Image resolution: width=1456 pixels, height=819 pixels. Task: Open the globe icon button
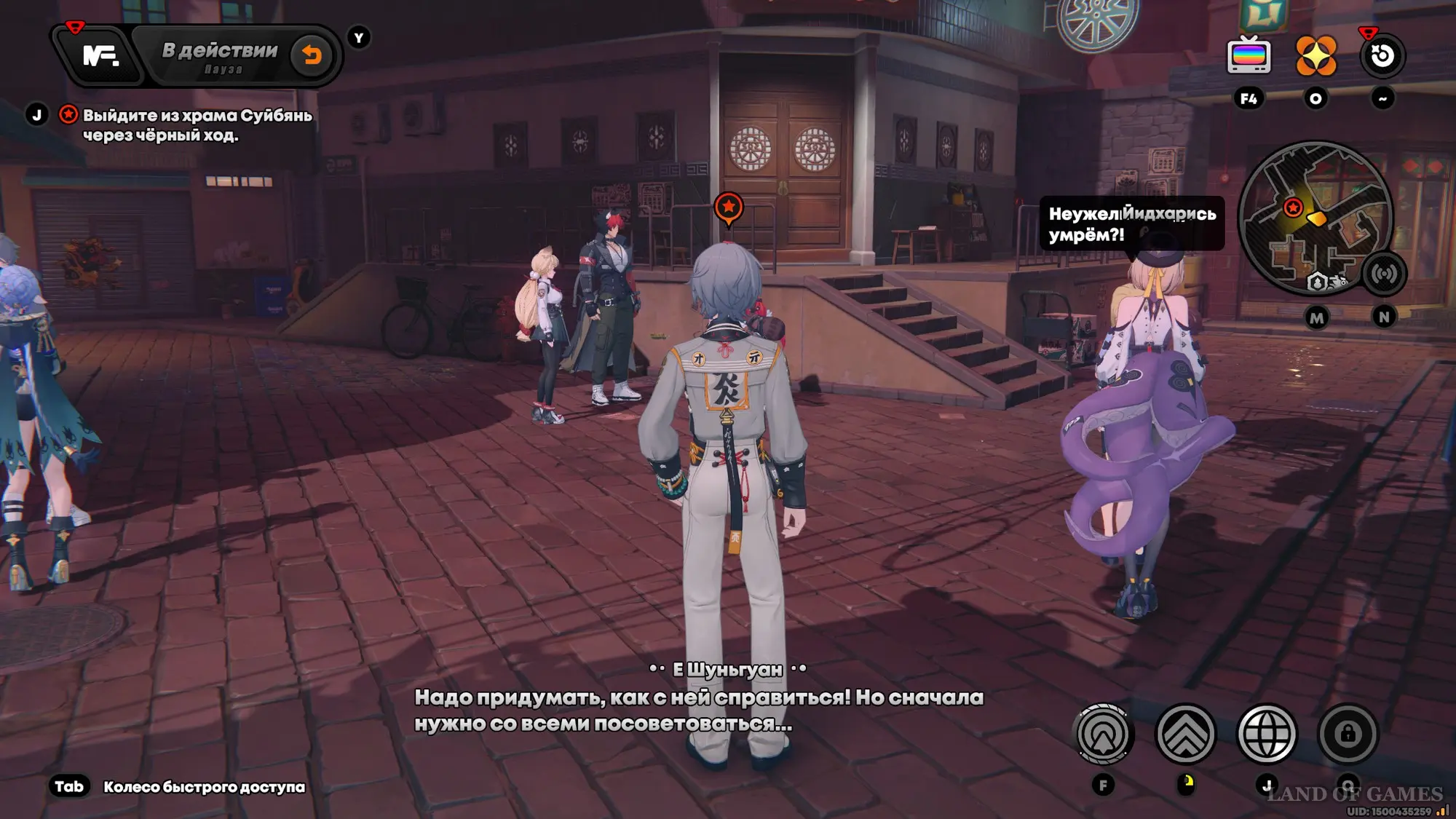click(x=1267, y=734)
